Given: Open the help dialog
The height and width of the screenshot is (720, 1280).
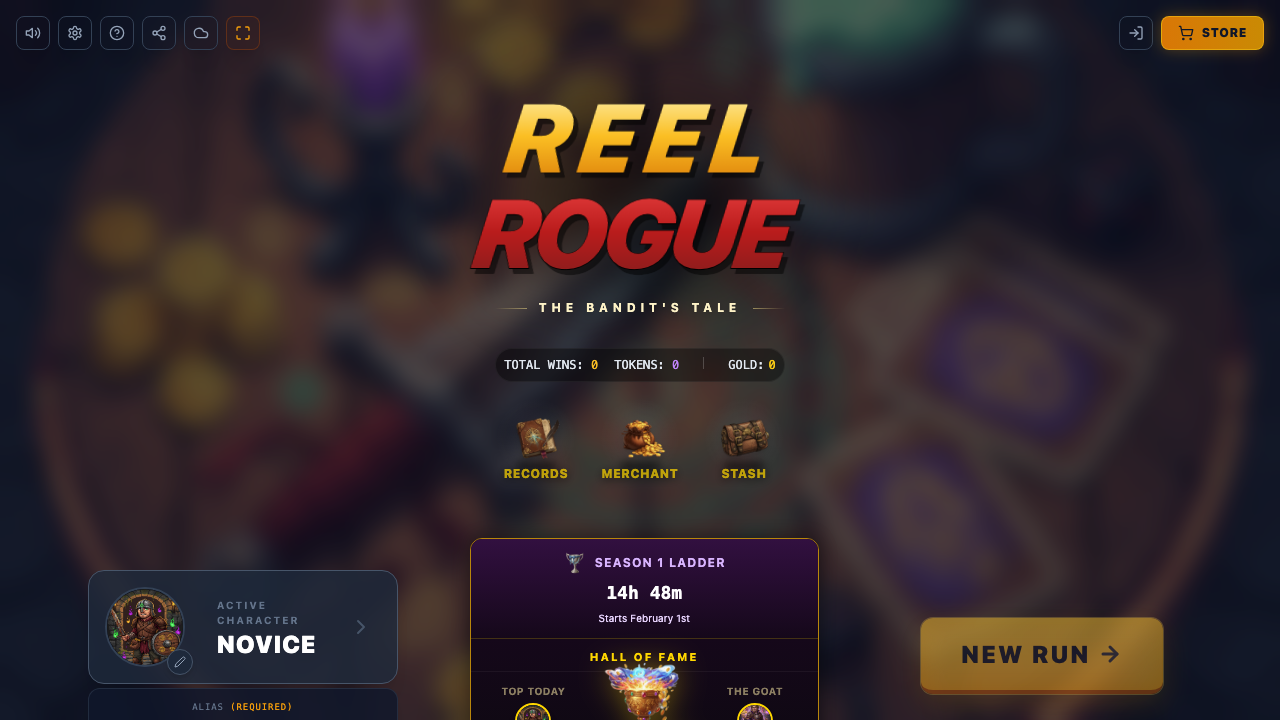Looking at the screenshot, I should tap(116, 32).
